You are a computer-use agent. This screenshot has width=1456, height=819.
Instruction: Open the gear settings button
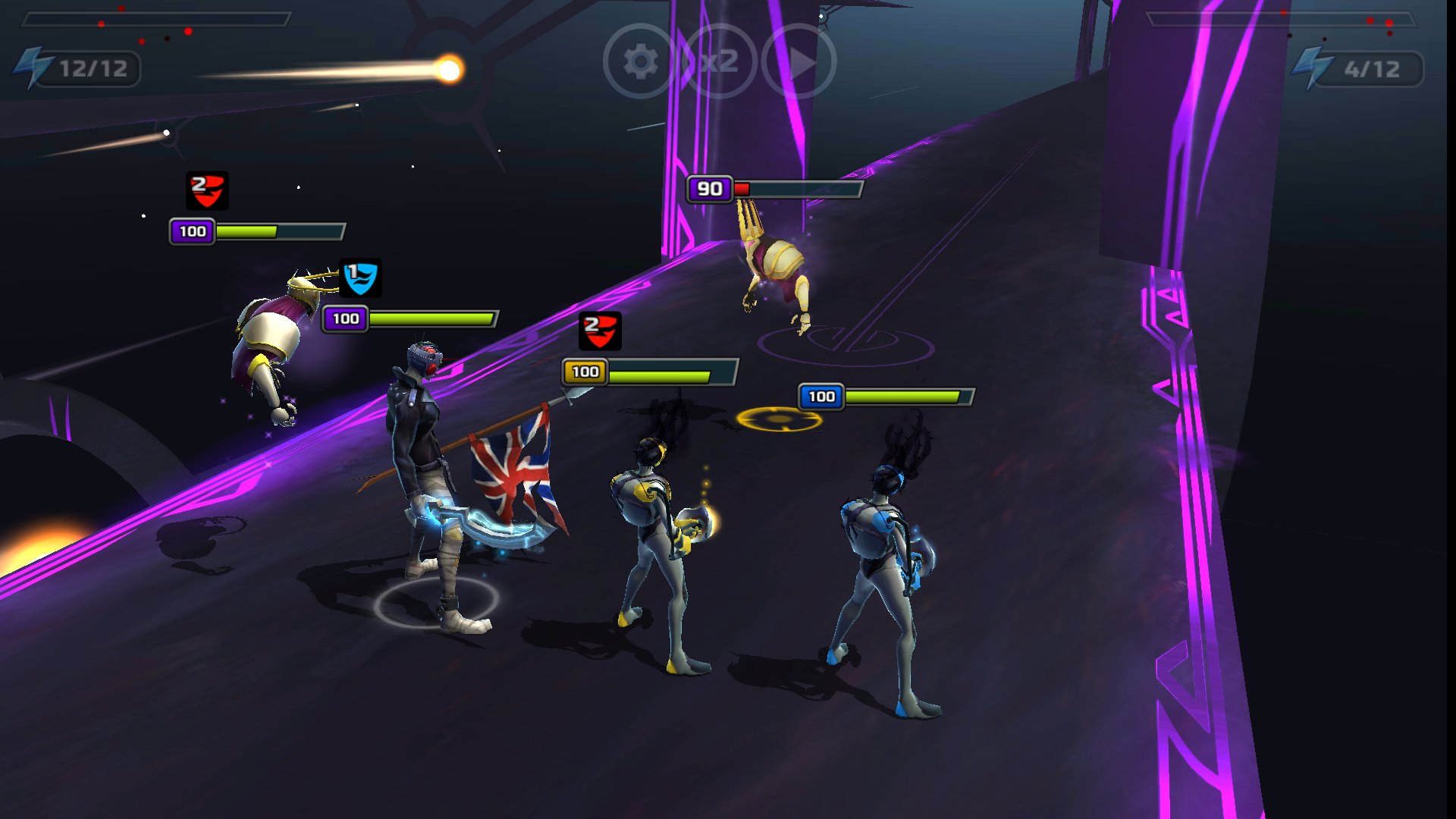[x=641, y=61]
